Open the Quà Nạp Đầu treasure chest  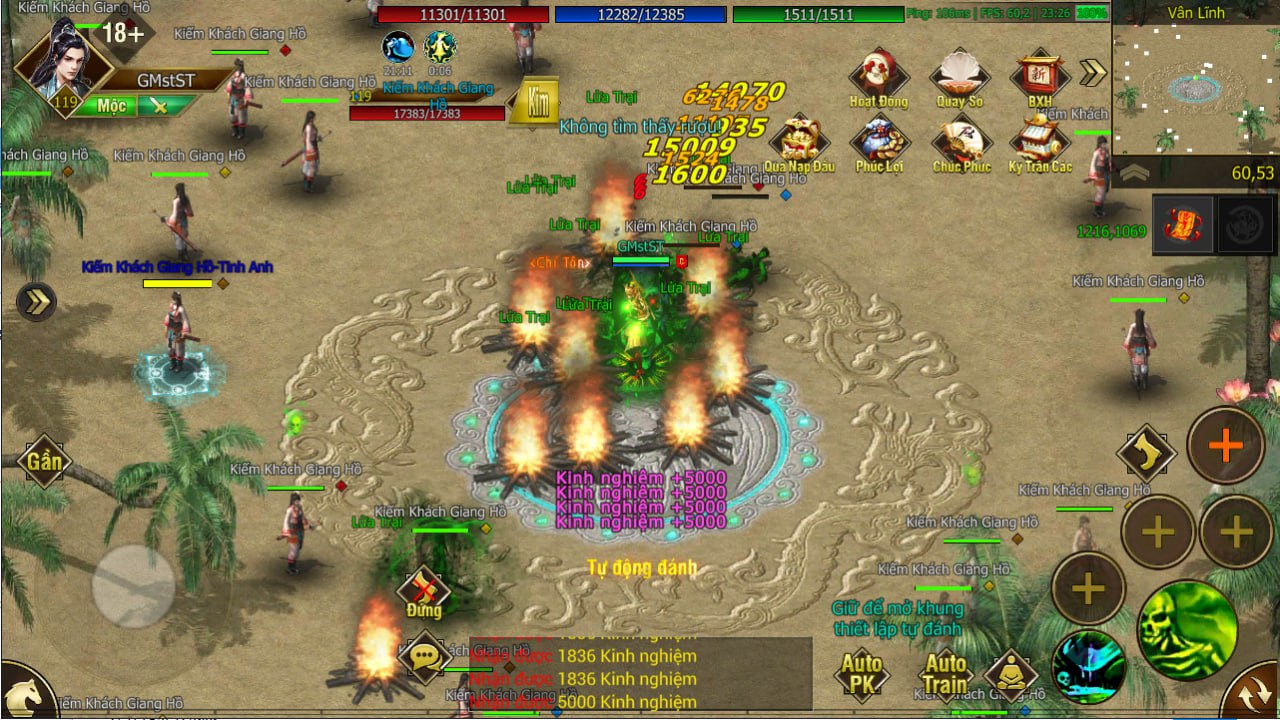[x=799, y=142]
